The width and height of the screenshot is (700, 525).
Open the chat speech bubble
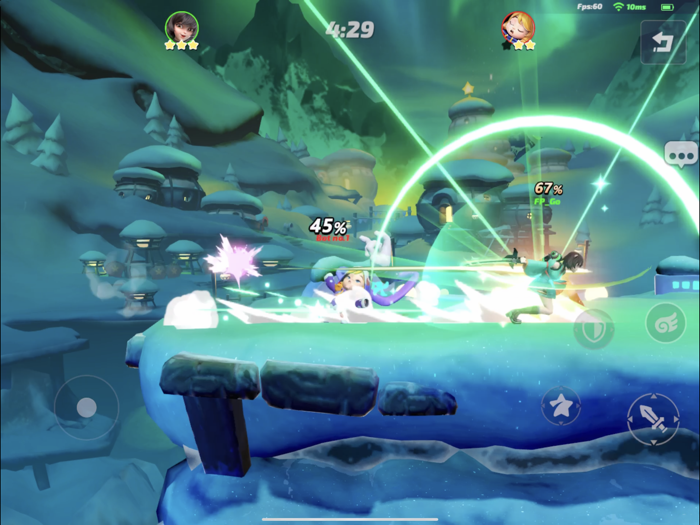tap(680, 153)
